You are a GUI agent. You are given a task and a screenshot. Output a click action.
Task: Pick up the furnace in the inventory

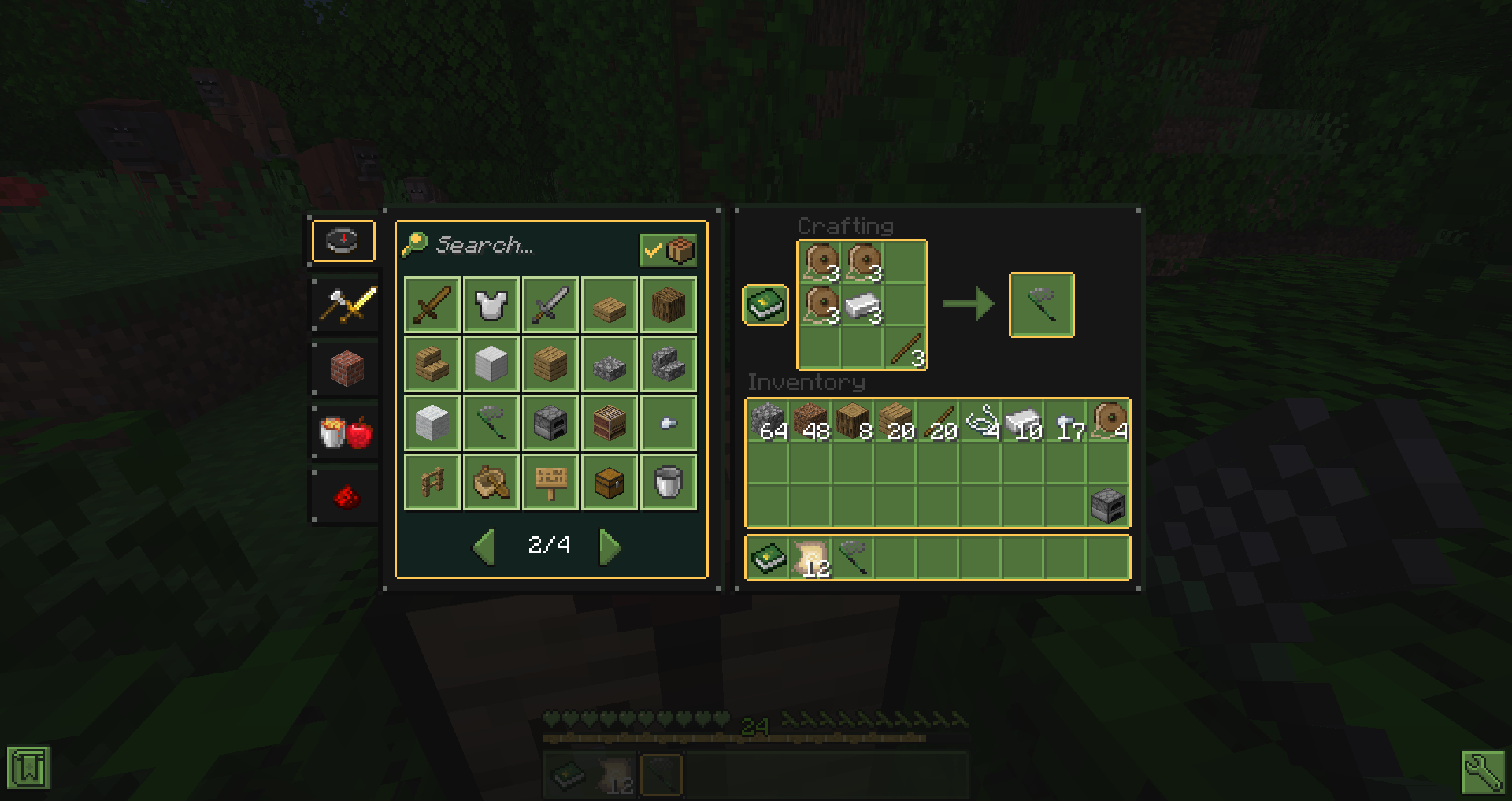[x=1108, y=506]
